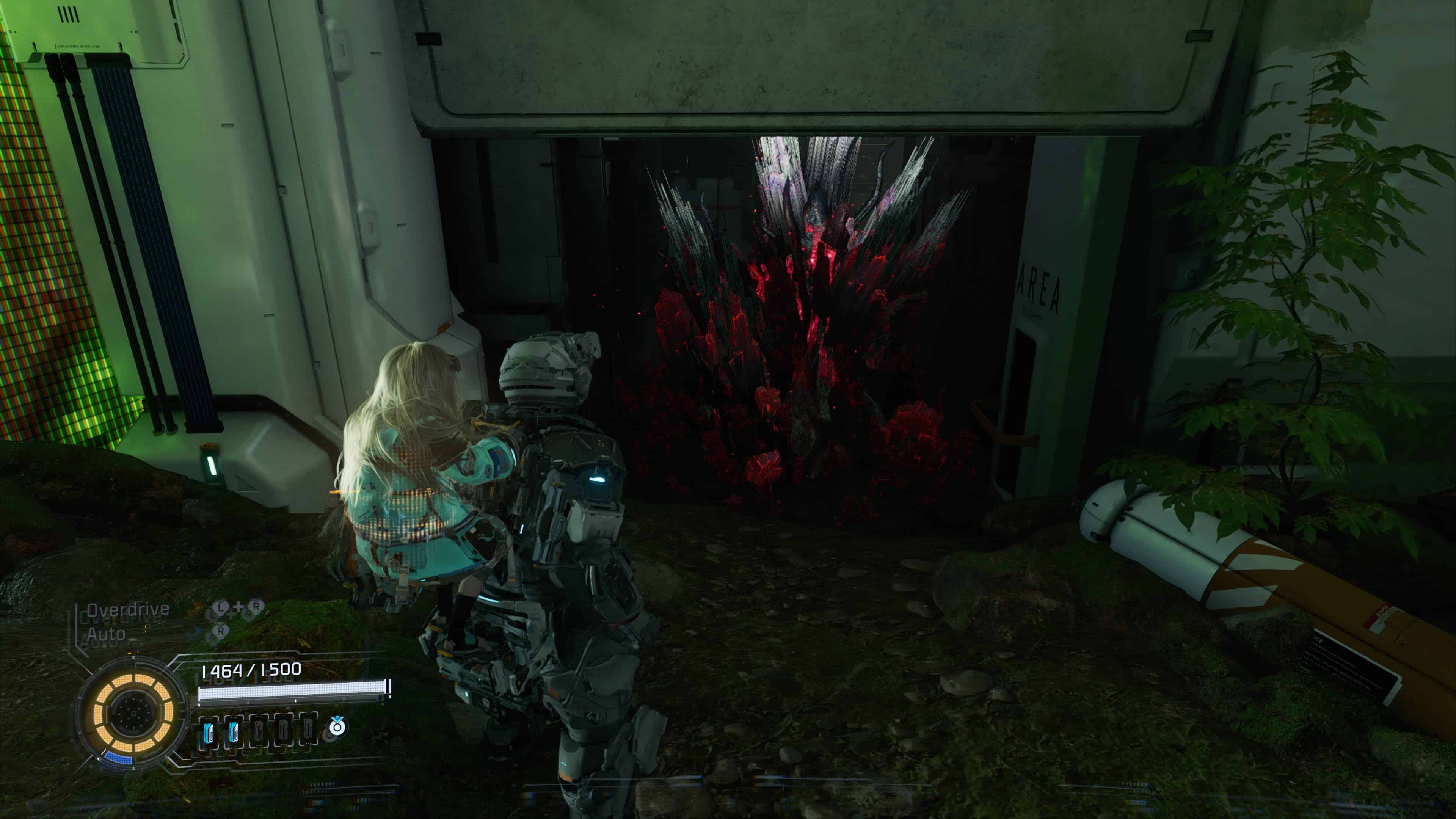
Task: Click the circular orange weapon gauge
Action: pos(133,713)
